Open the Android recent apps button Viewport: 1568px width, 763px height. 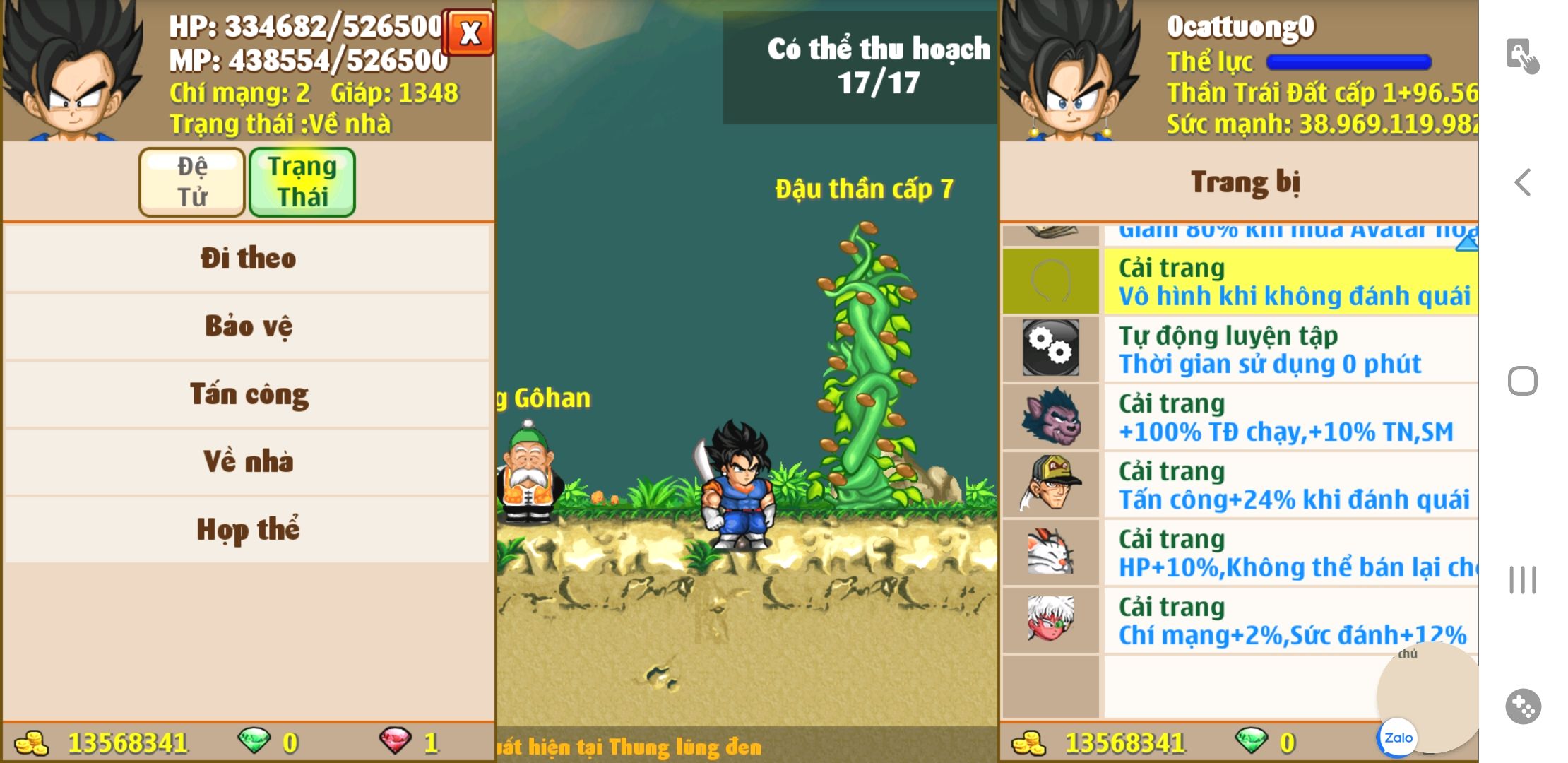pos(1522,580)
